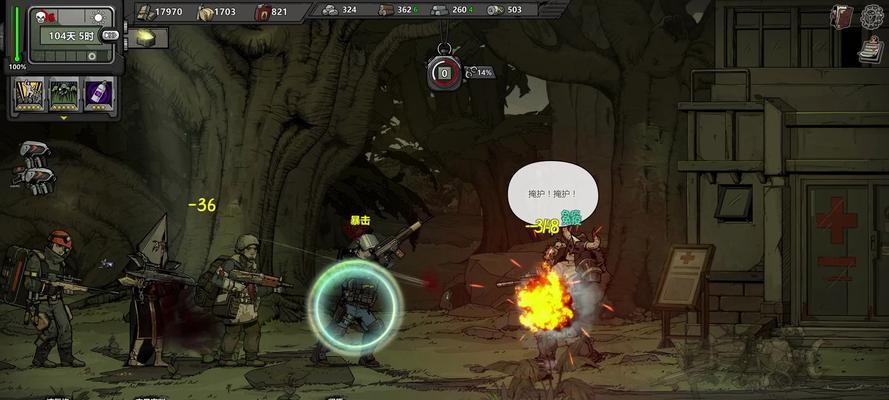Screen dimensions: 889x400
Task: Open the red journal book
Action: pos(842,16)
